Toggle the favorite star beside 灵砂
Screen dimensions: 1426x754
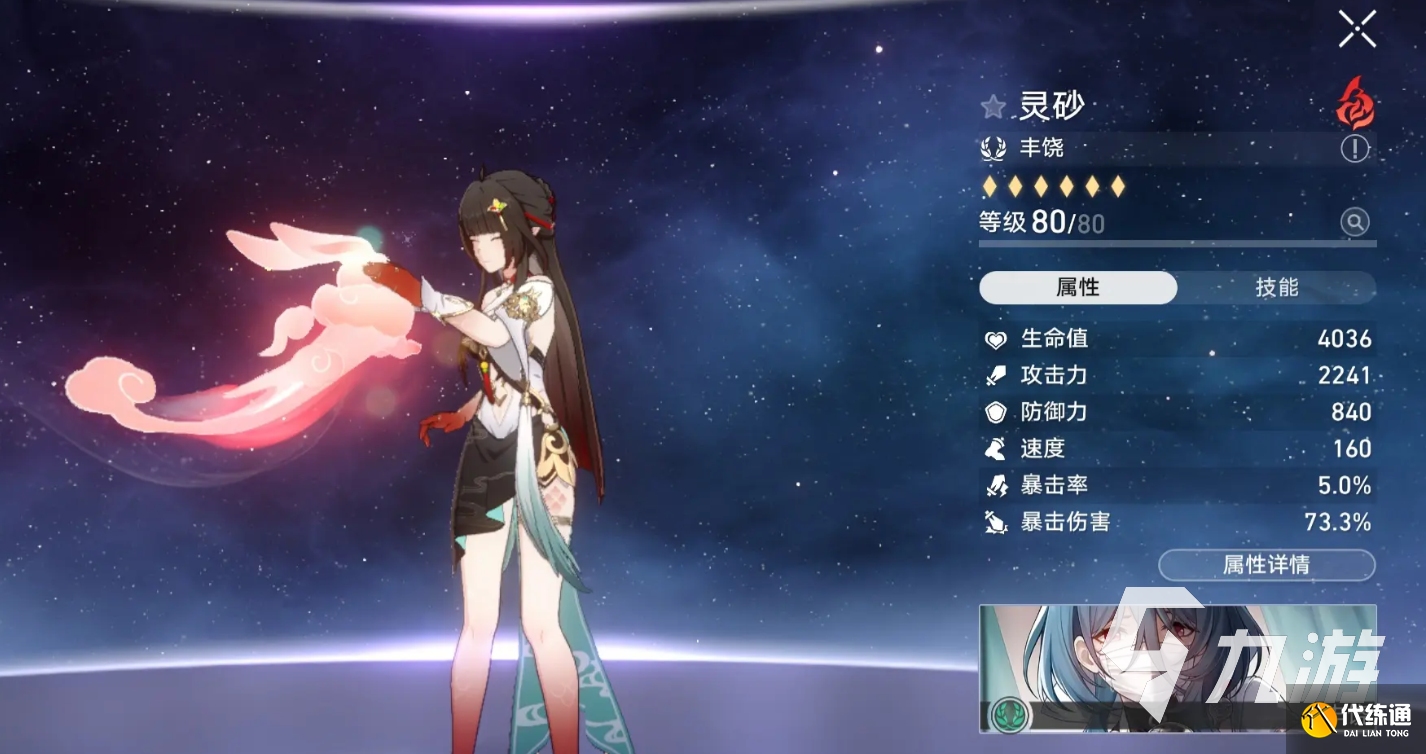(x=993, y=106)
